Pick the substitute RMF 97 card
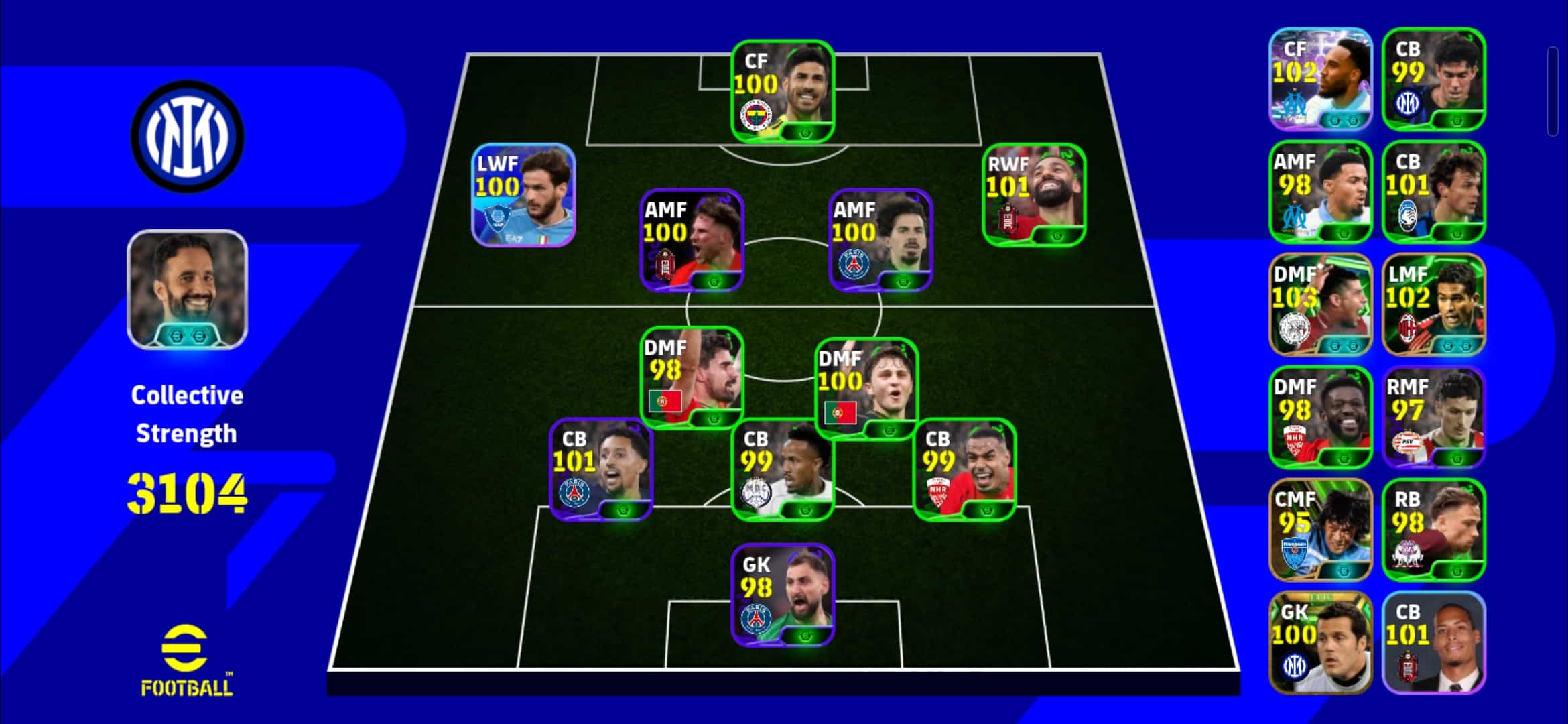The height and width of the screenshot is (724, 1568). coord(1433,417)
